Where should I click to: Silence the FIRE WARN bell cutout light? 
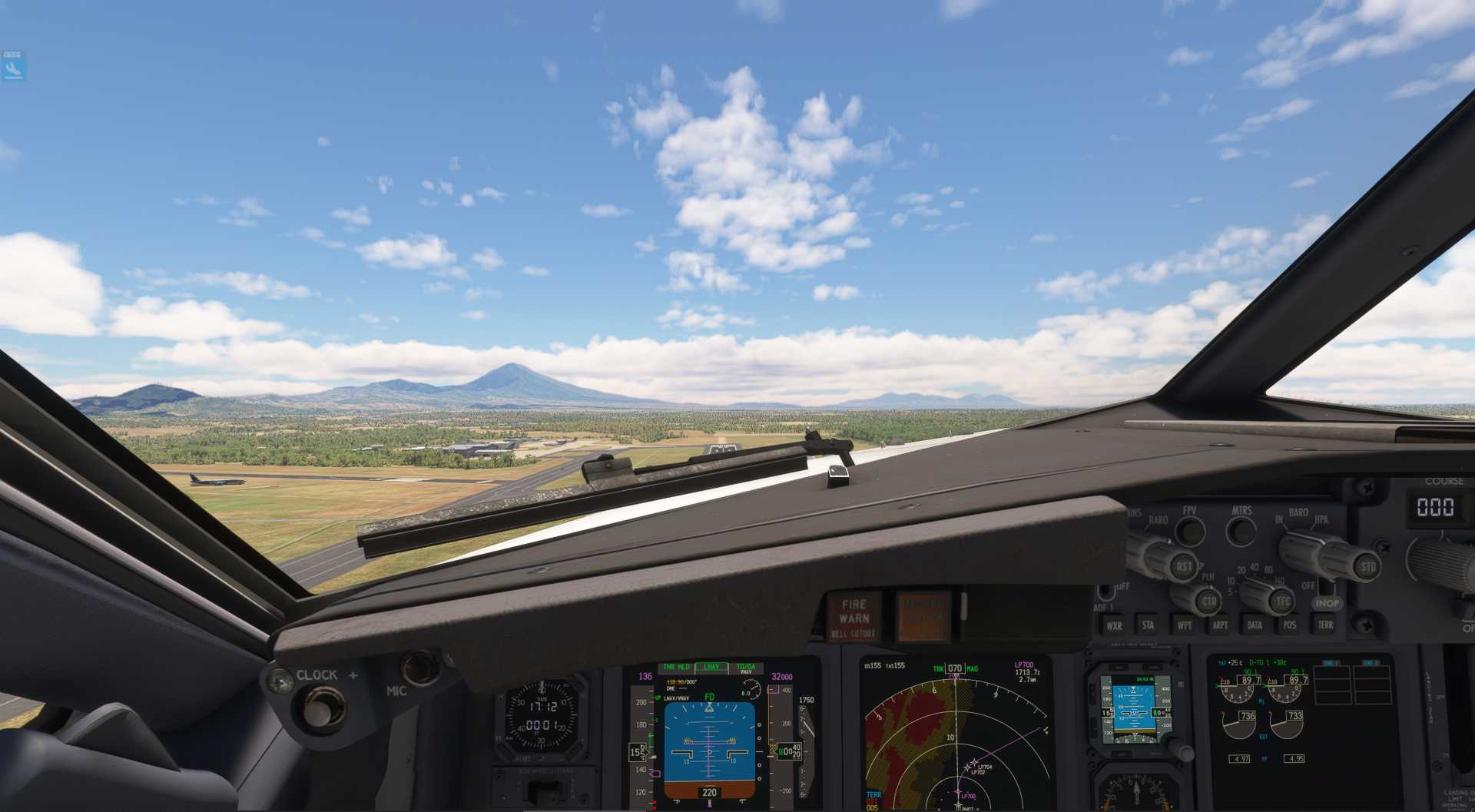[x=854, y=617]
